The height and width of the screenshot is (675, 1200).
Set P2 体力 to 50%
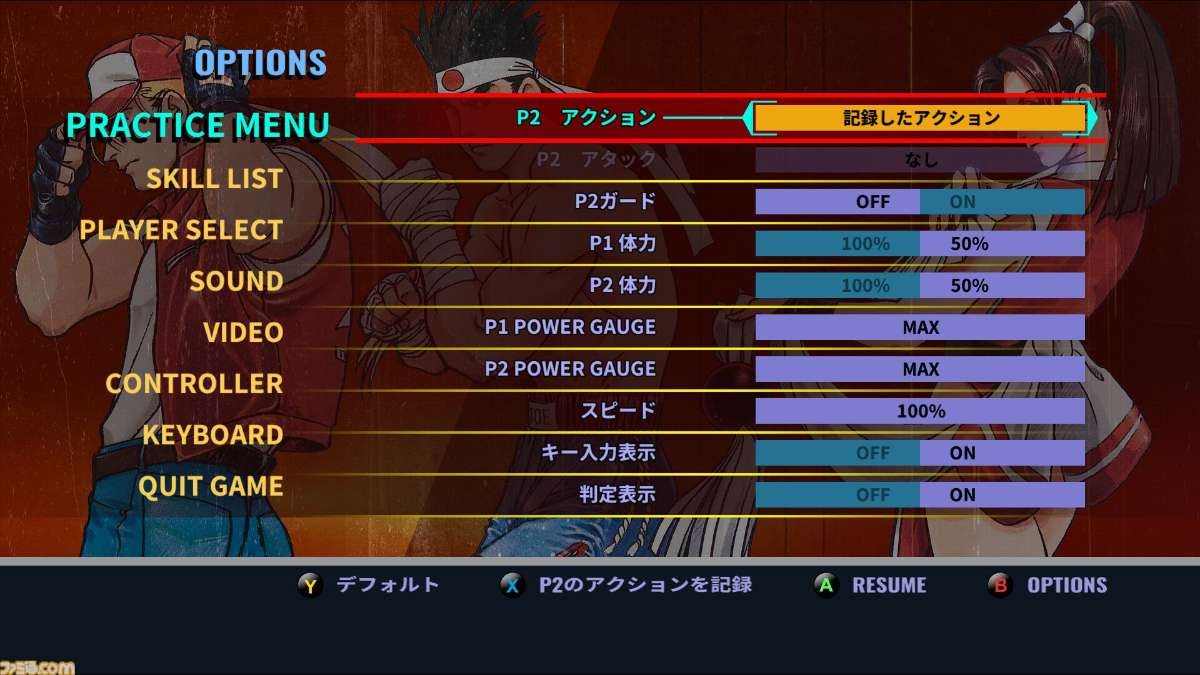[x=1002, y=286]
